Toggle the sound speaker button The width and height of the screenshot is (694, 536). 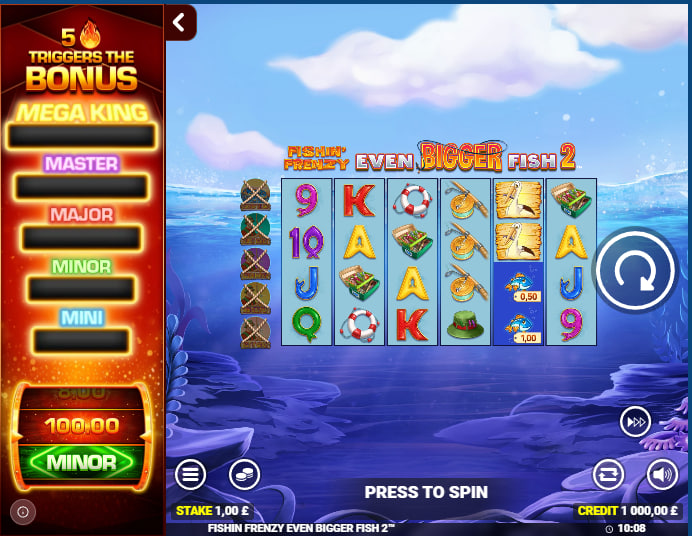coord(662,474)
